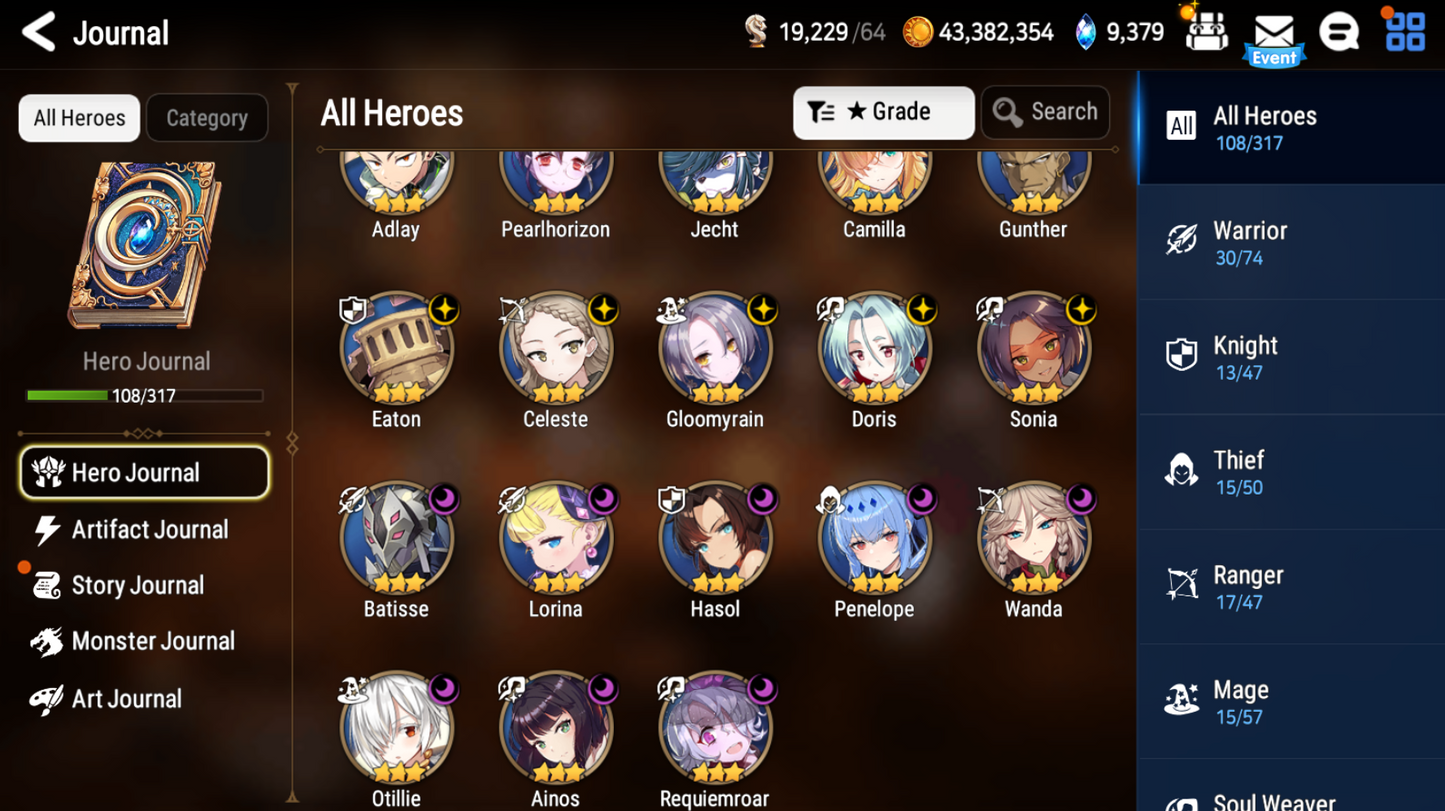This screenshot has width=1445, height=811.
Task: Open the Monster Journal dragon icon
Action: 46,641
